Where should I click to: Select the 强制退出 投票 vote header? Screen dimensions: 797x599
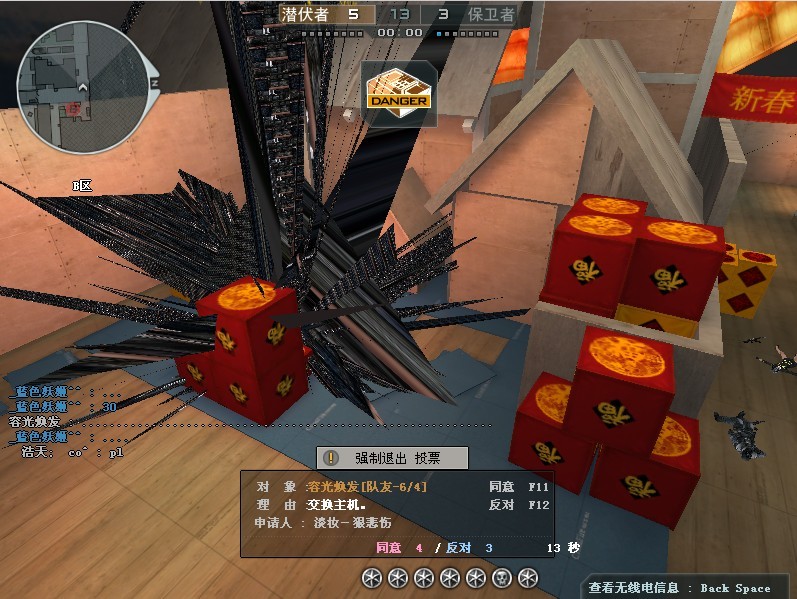[x=393, y=458]
